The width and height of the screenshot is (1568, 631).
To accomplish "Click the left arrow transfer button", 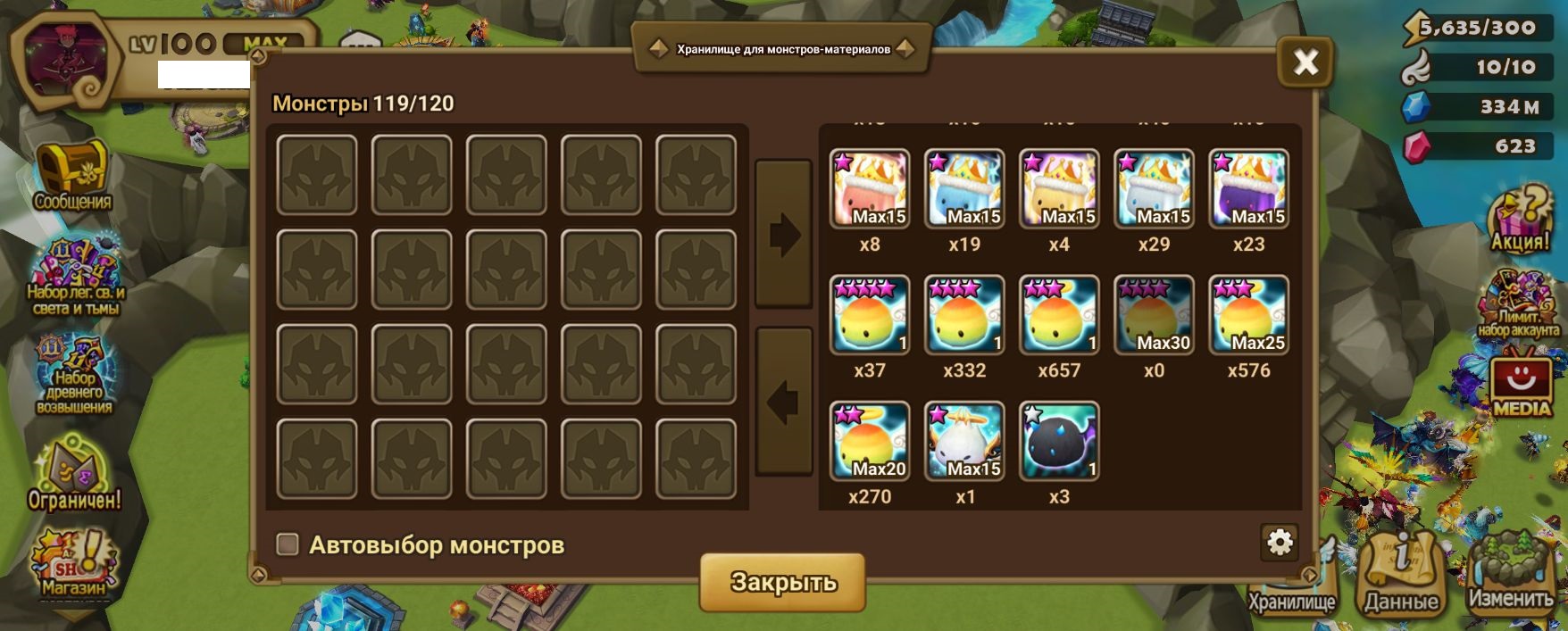I will click(x=783, y=402).
